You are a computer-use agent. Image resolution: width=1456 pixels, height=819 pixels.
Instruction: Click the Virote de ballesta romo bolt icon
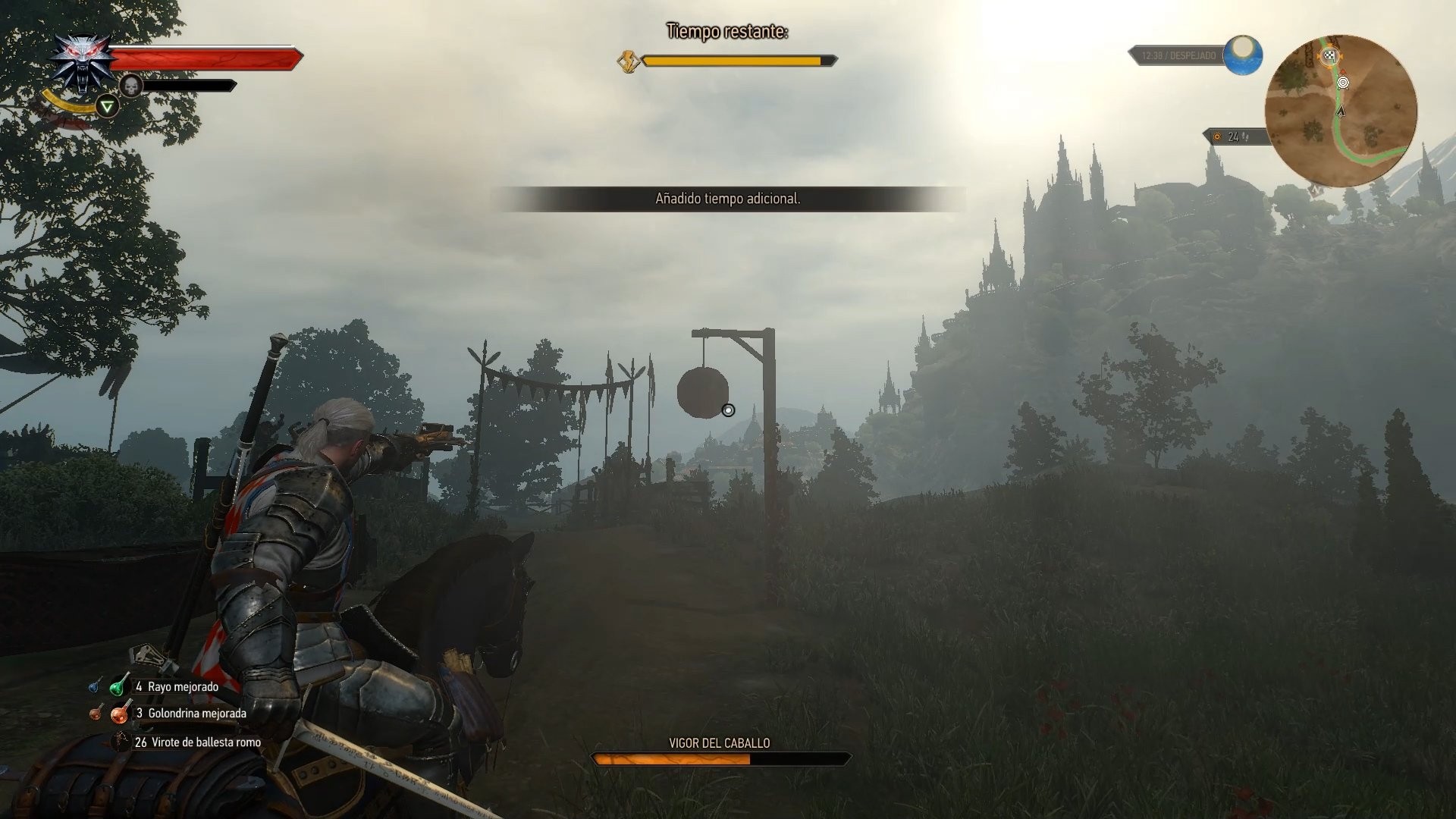[x=121, y=742]
